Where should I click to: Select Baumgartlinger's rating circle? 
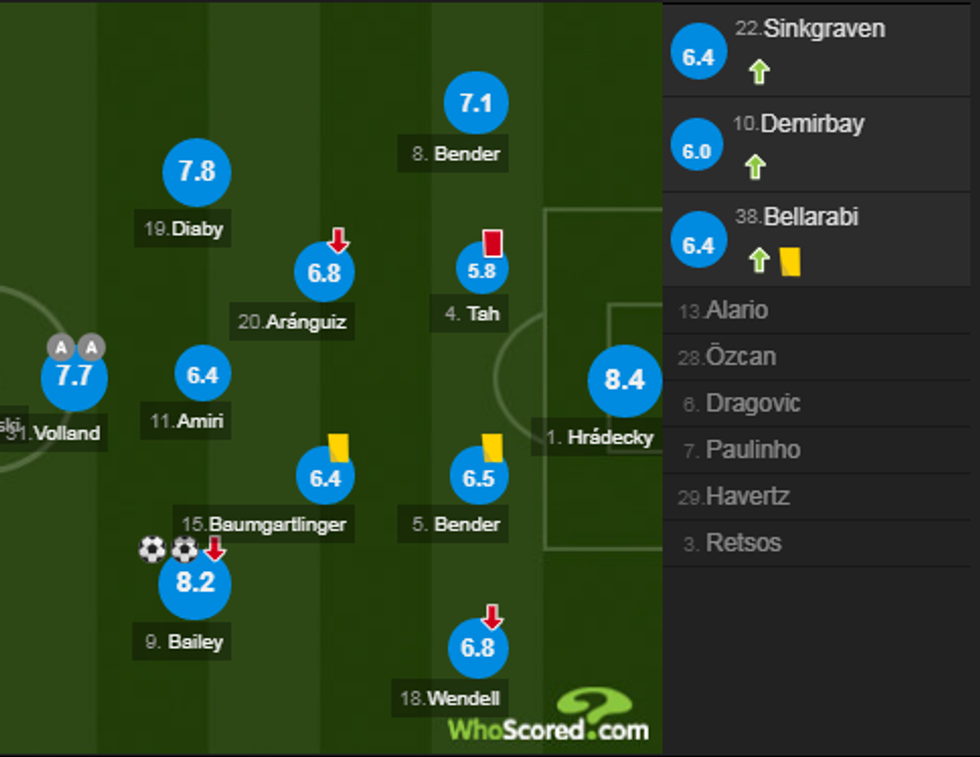[325, 478]
